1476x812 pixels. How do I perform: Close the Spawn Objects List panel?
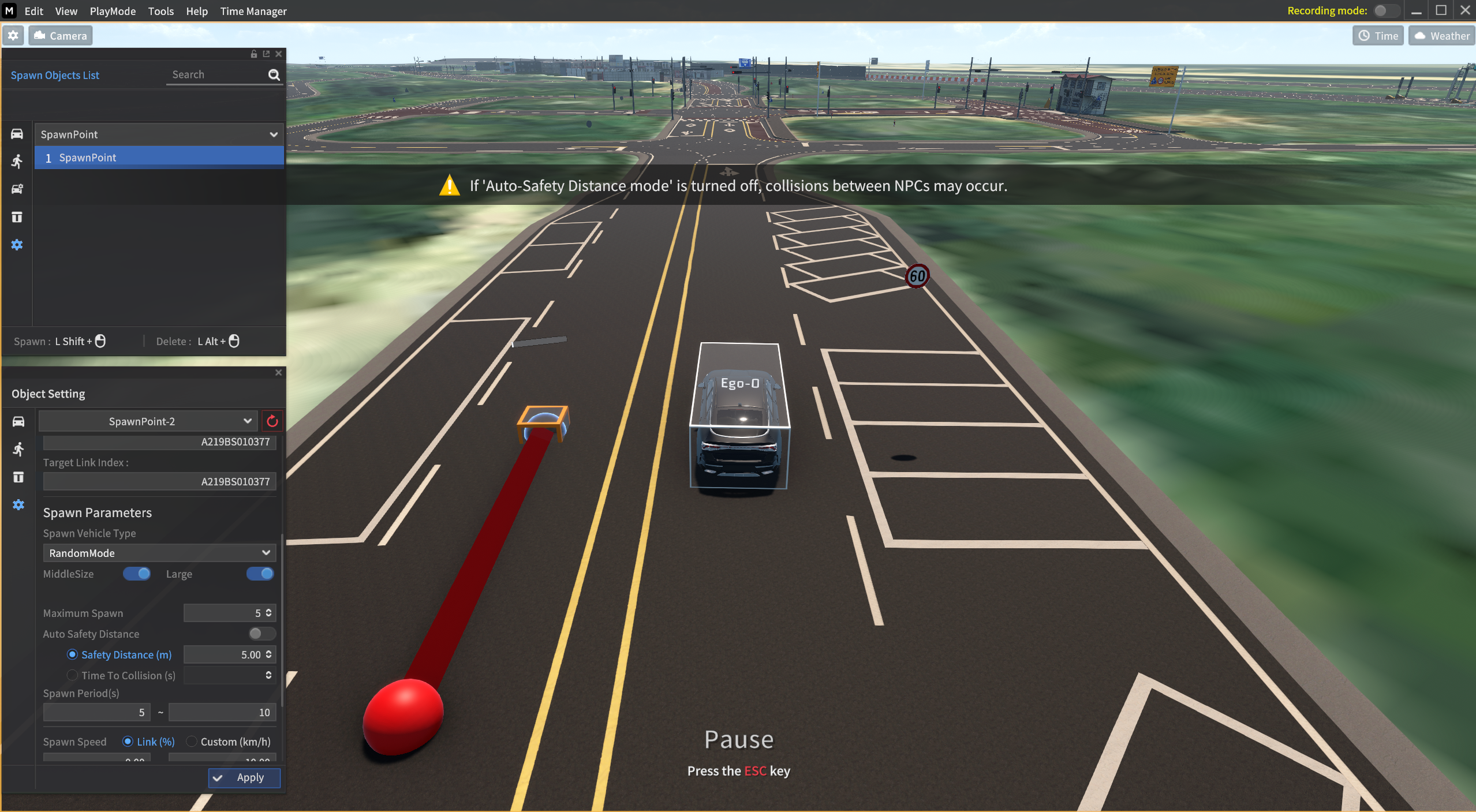pos(279,54)
